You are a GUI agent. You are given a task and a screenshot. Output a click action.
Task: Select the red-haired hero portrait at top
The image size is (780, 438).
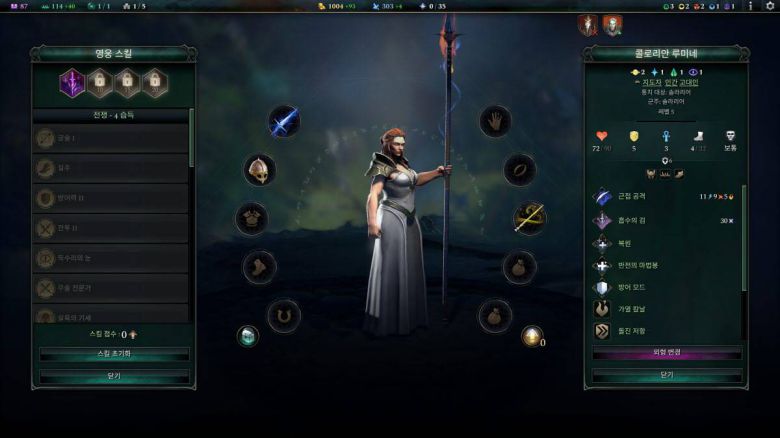[x=589, y=25]
